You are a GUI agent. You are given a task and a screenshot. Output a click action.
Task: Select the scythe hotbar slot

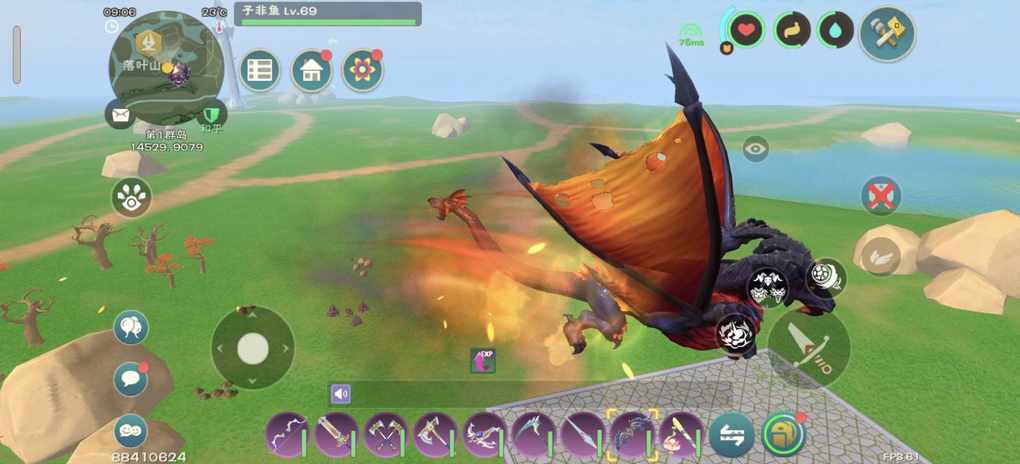click(533, 435)
